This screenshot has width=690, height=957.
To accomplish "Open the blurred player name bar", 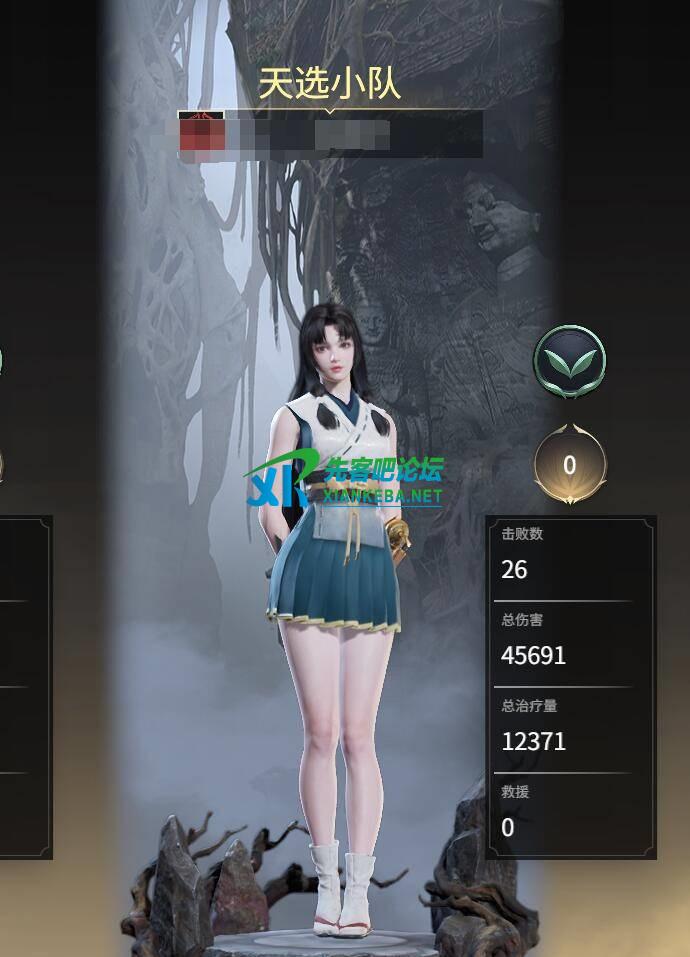I will click(x=330, y=134).
